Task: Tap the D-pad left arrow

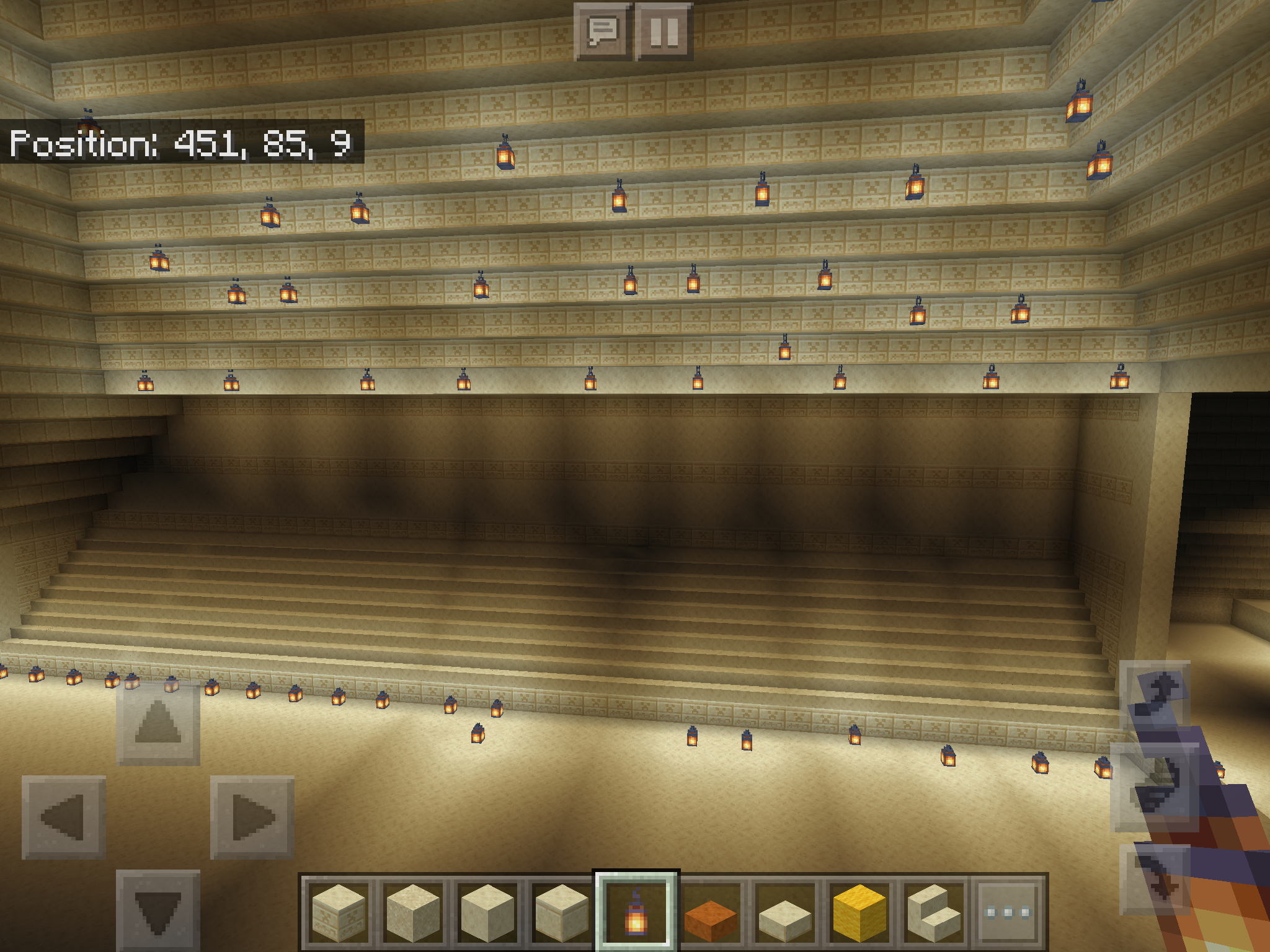Action: point(63,817)
